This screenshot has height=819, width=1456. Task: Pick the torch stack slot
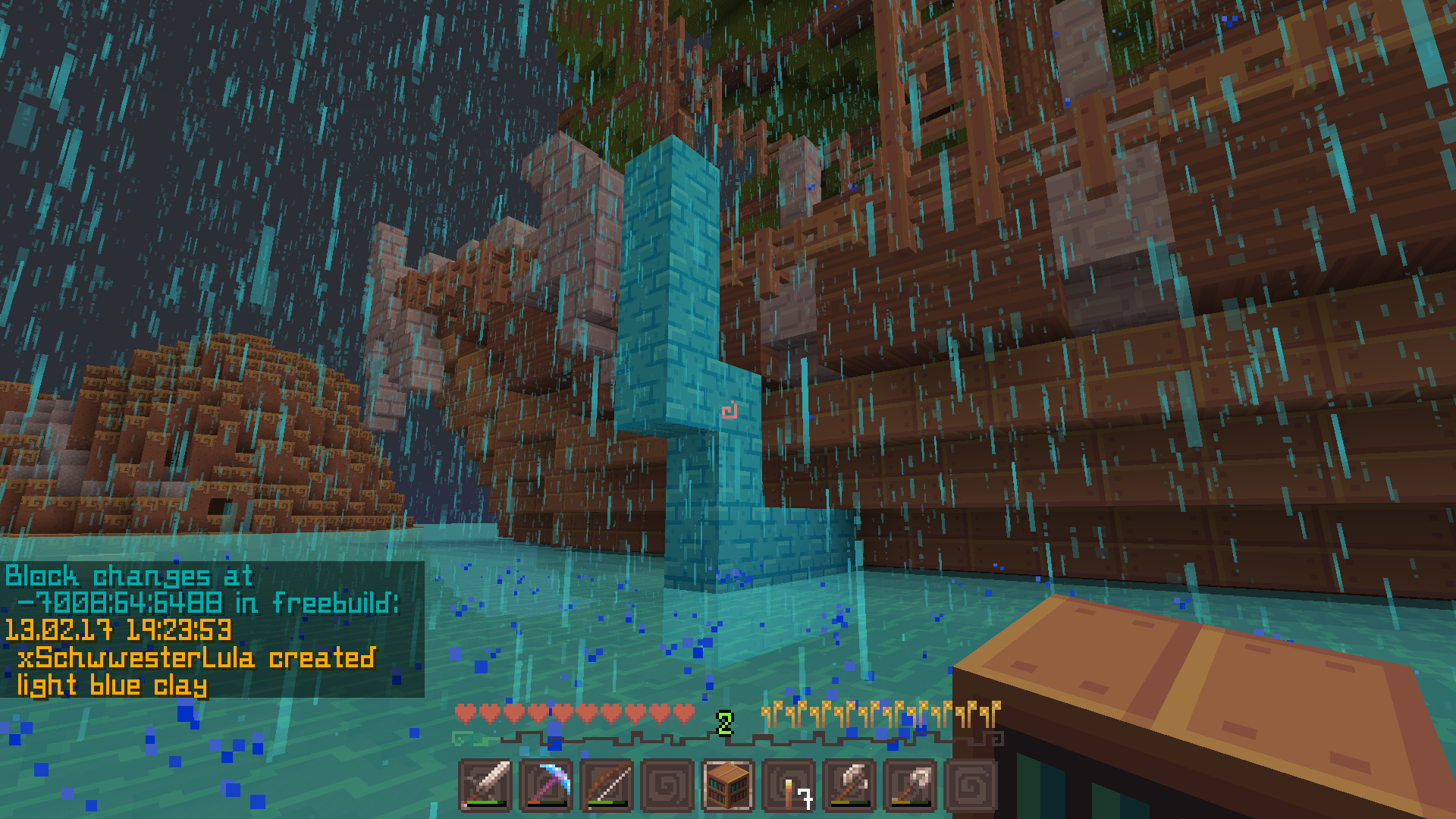tap(789, 785)
